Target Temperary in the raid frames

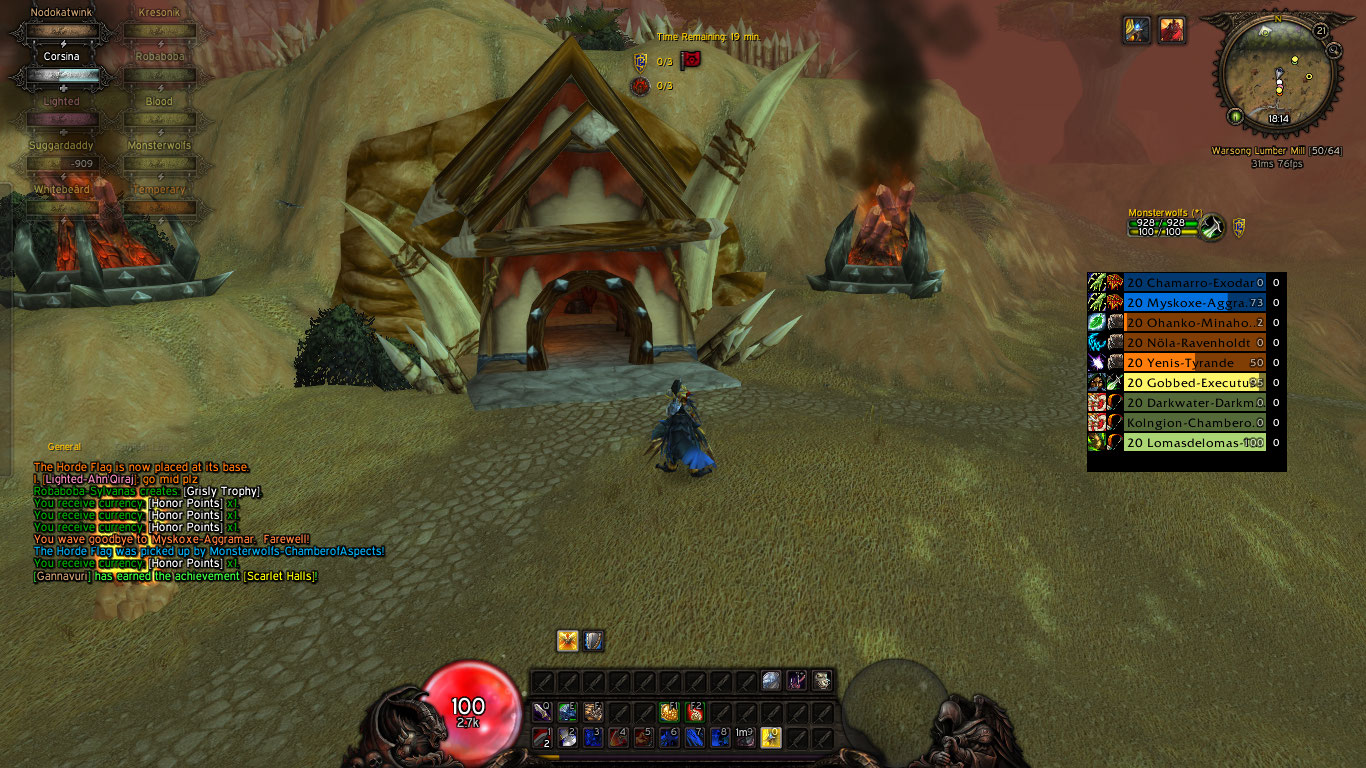pos(159,206)
